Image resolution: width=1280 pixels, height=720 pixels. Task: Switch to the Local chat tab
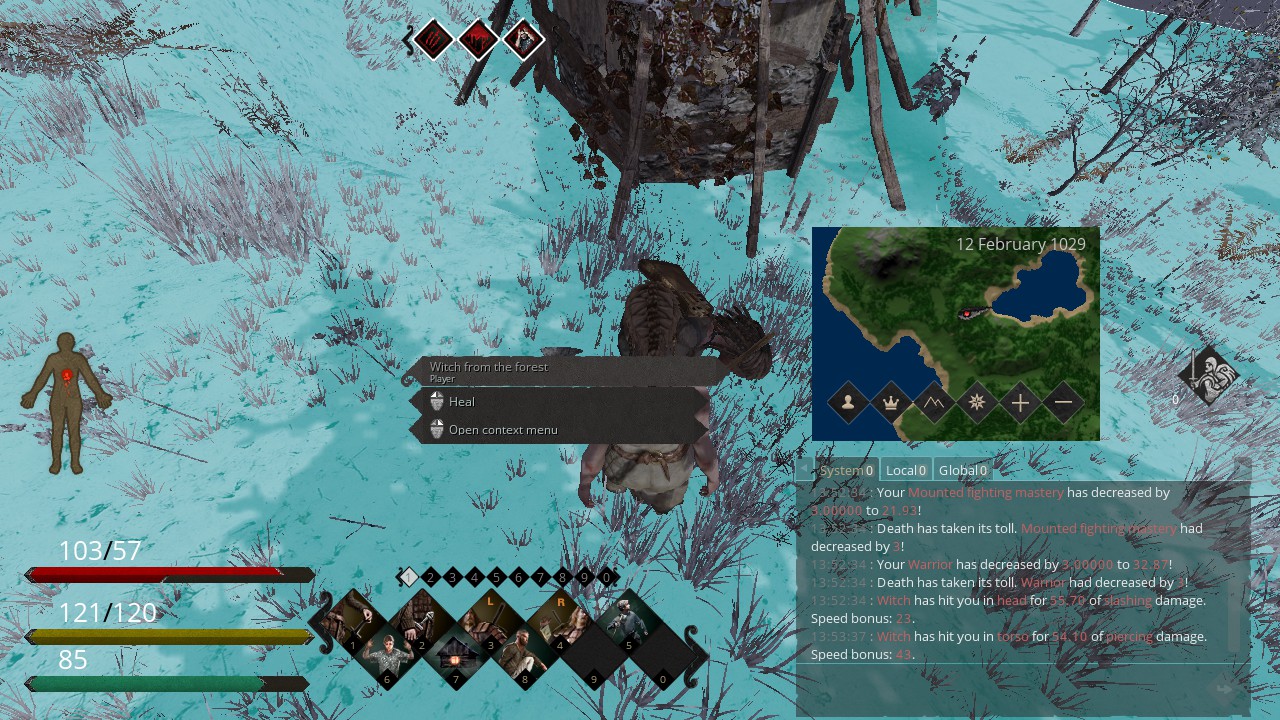click(x=906, y=470)
